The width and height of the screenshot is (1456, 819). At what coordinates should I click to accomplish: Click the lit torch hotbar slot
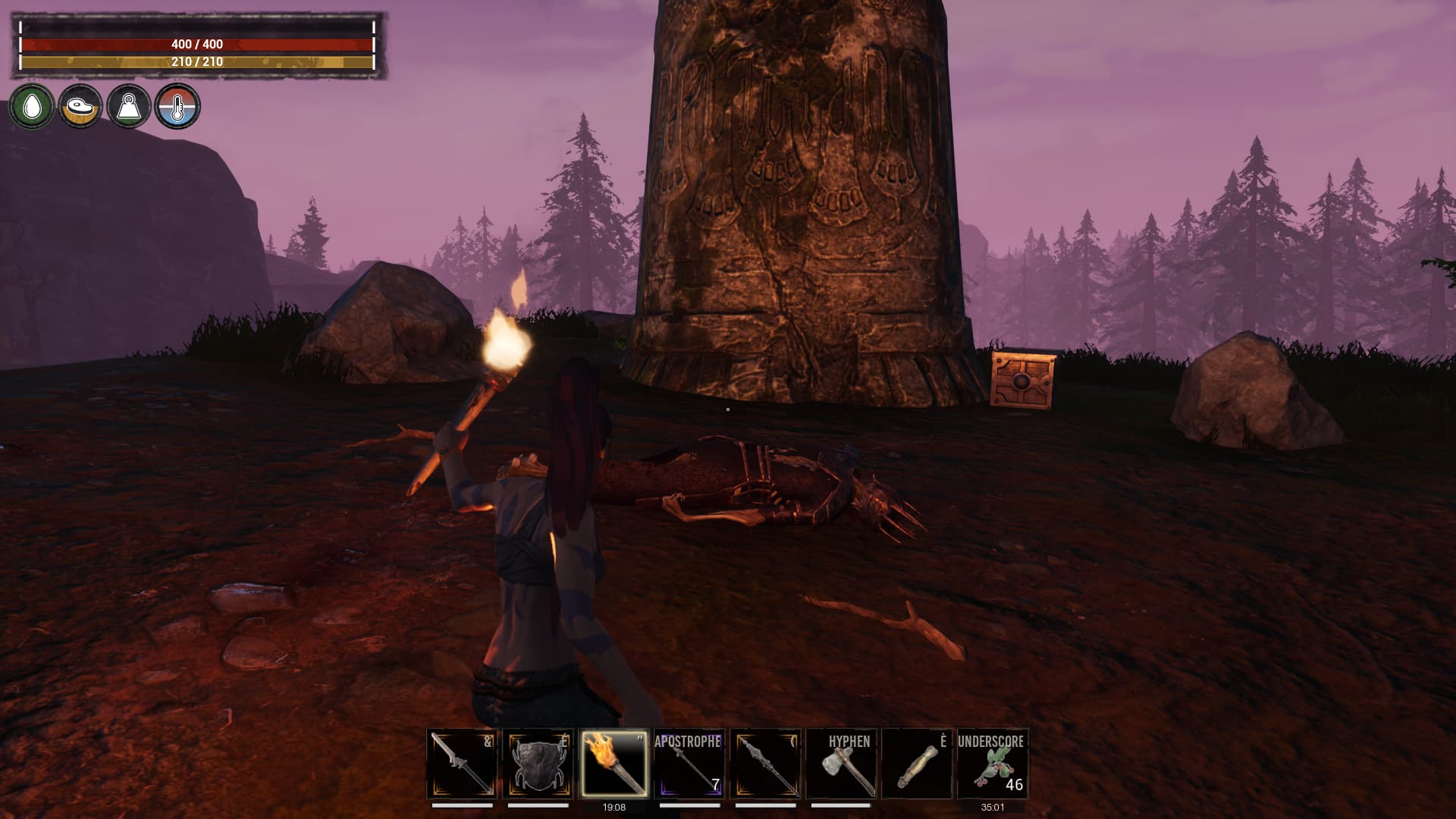(x=613, y=764)
